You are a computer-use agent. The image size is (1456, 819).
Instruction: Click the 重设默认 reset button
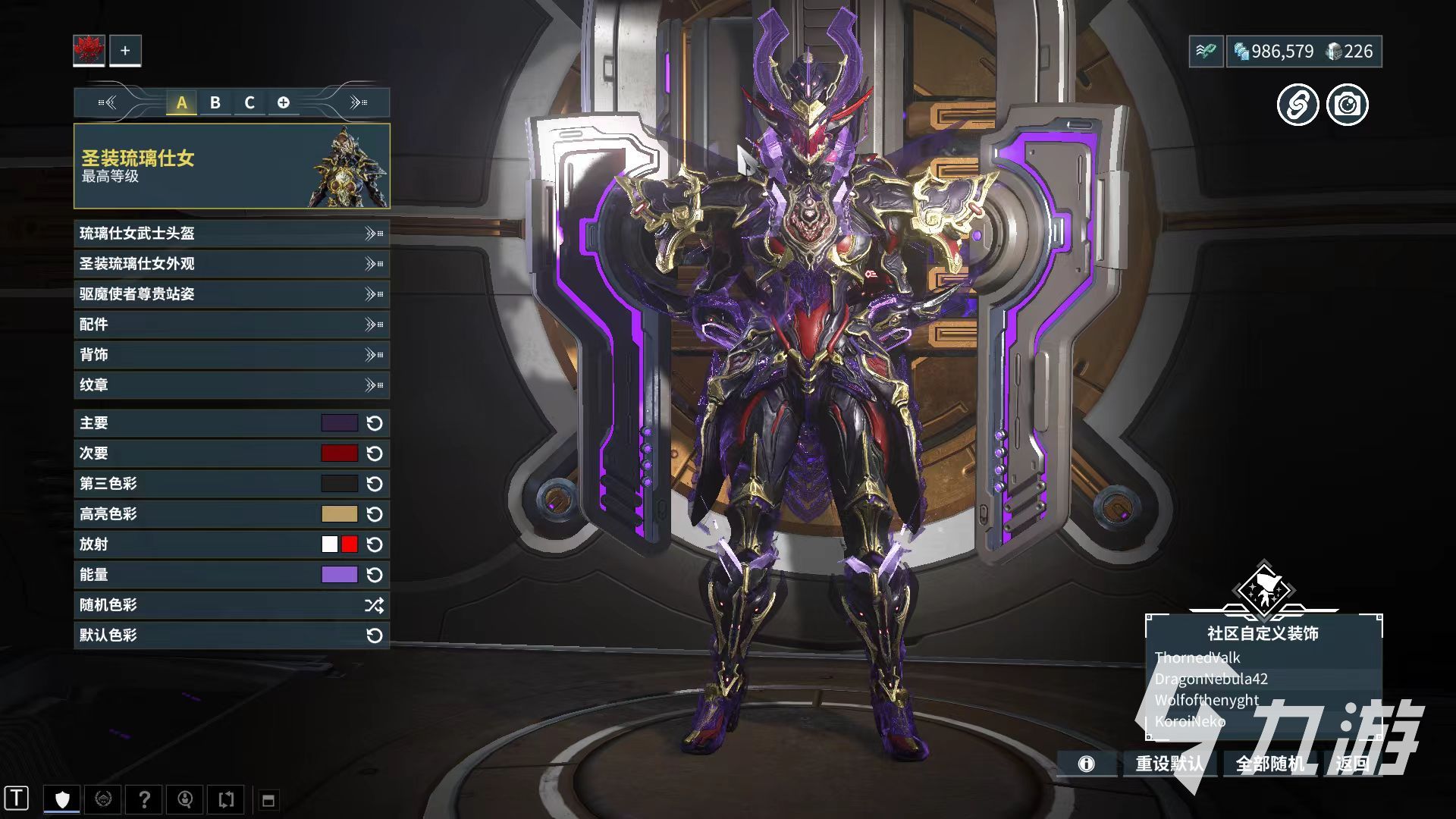point(1169,764)
